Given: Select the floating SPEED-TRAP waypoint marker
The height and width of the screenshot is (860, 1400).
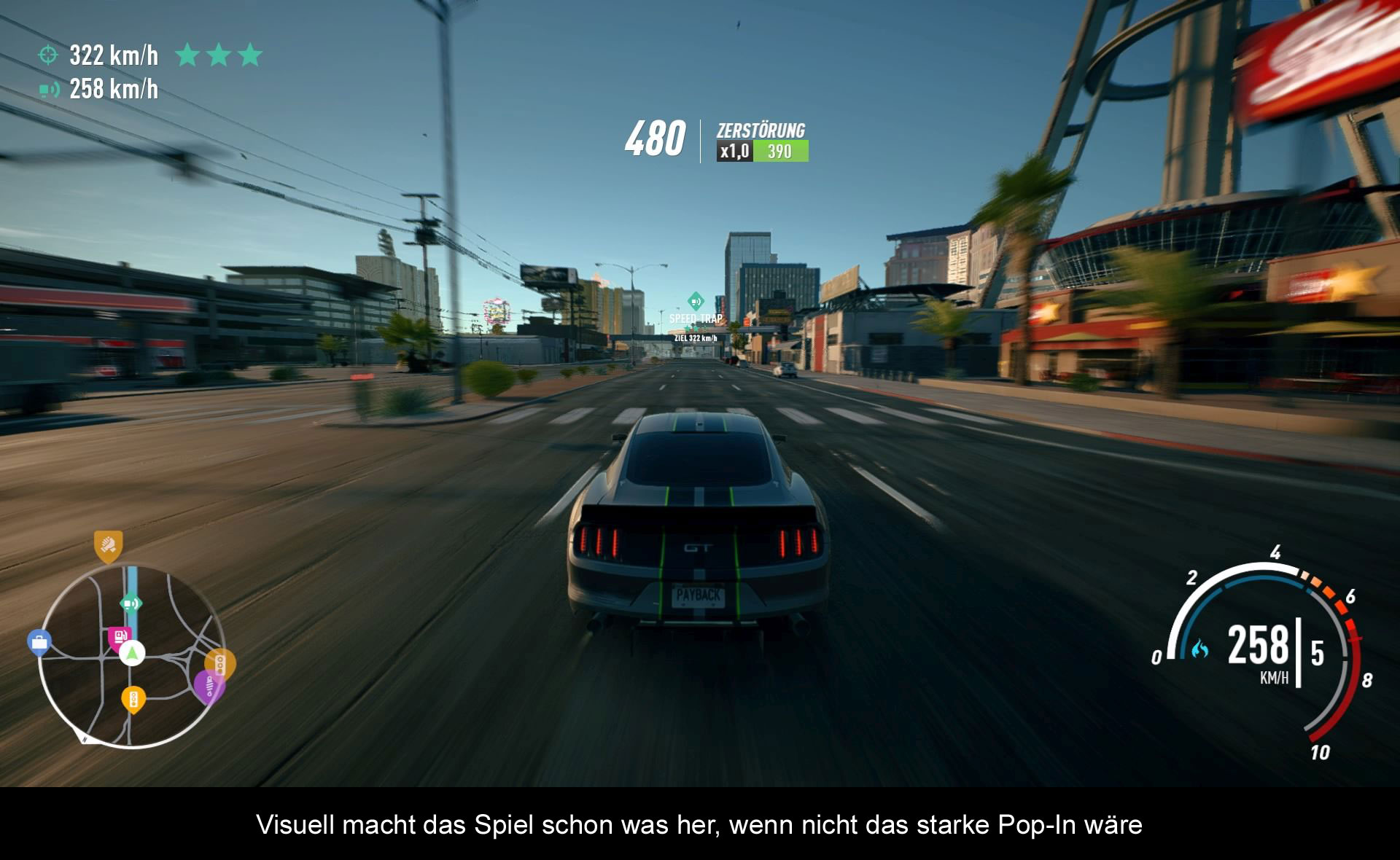Looking at the screenshot, I should click(696, 301).
